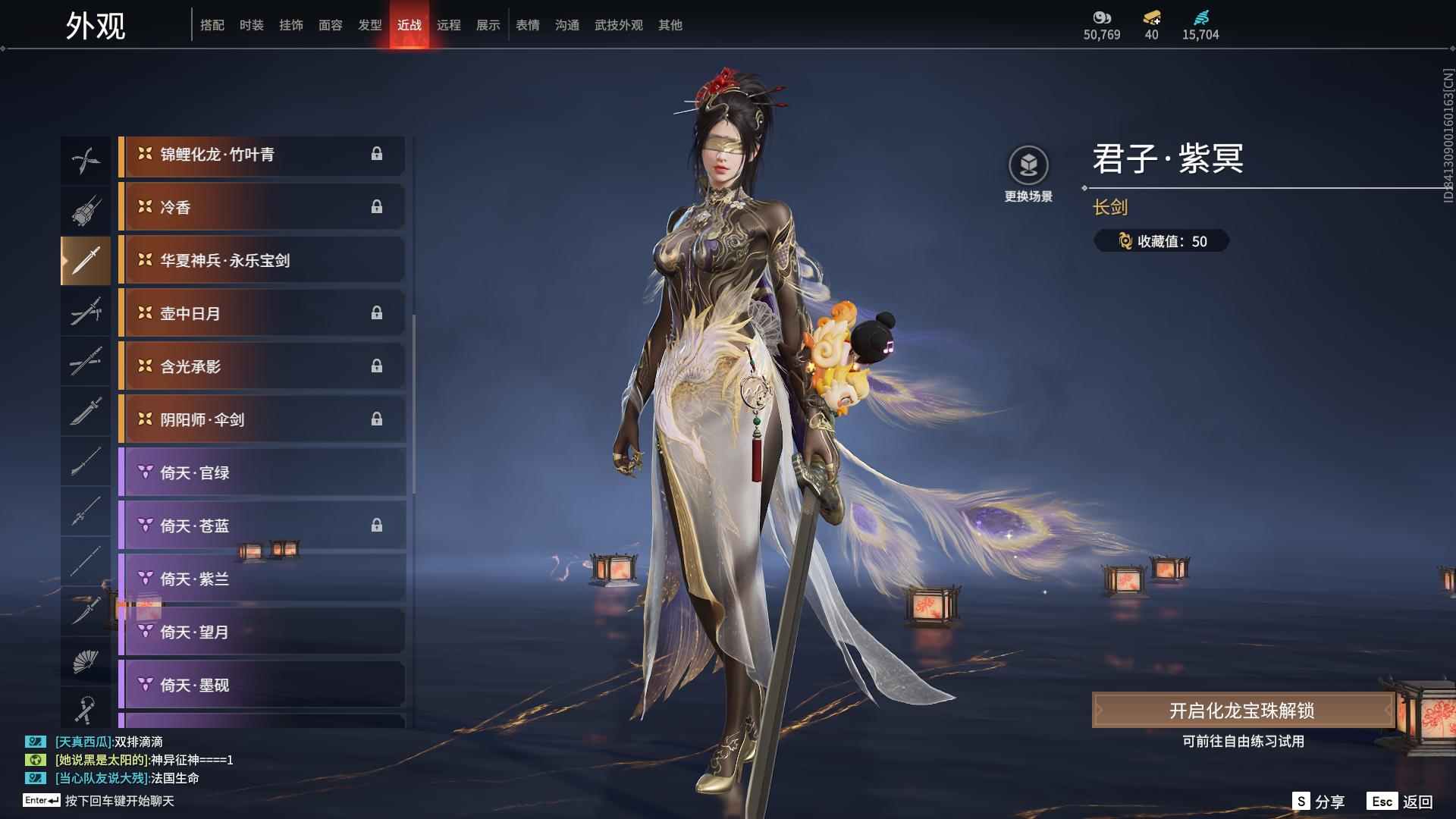Viewport: 1456px width, 819px height.
Task: Click the 收藏值 50 collection value badge
Action: pyautogui.click(x=1161, y=241)
